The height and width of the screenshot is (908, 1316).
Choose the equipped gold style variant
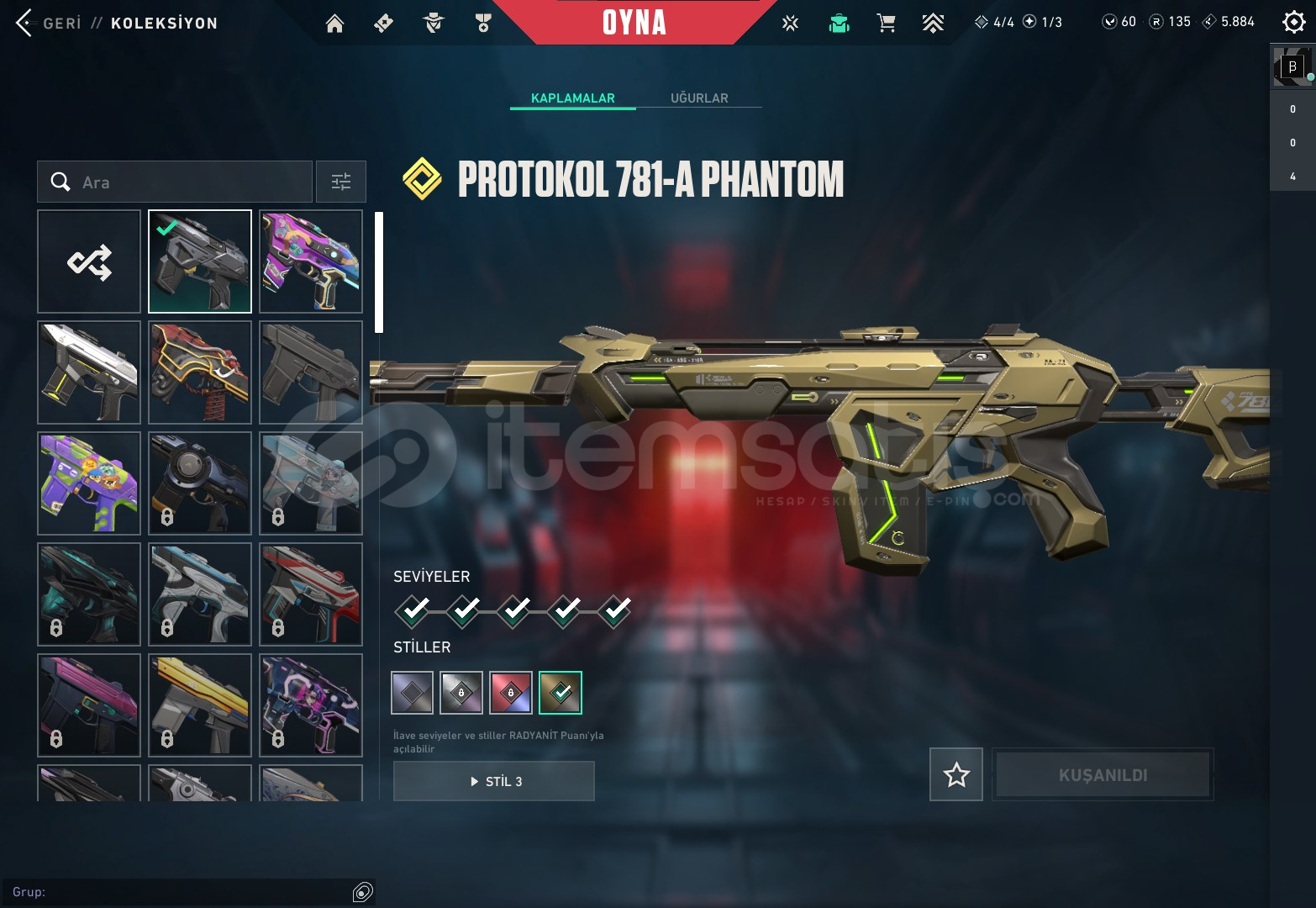[x=560, y=693]
